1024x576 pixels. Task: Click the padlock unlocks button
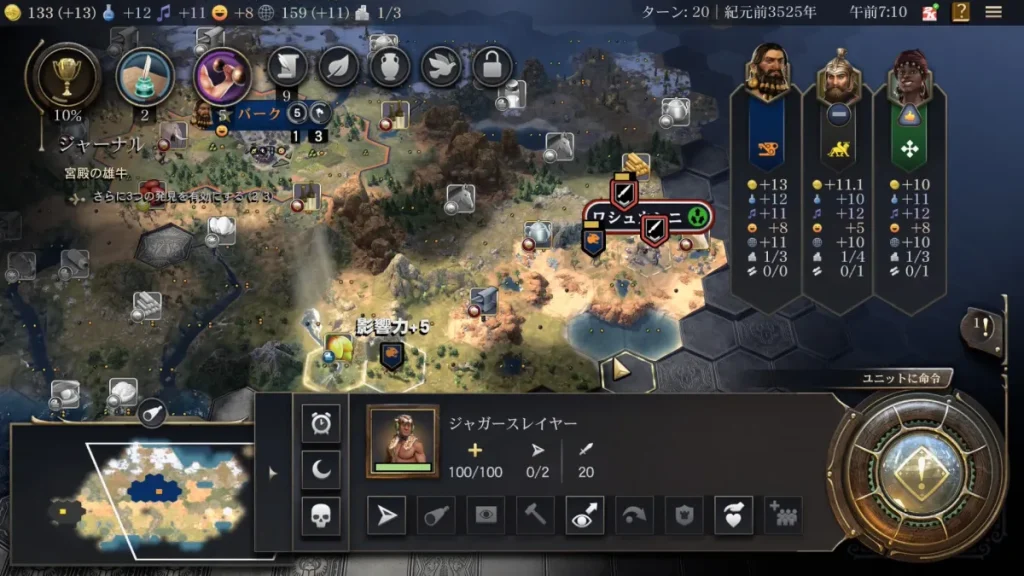point(493,67)
